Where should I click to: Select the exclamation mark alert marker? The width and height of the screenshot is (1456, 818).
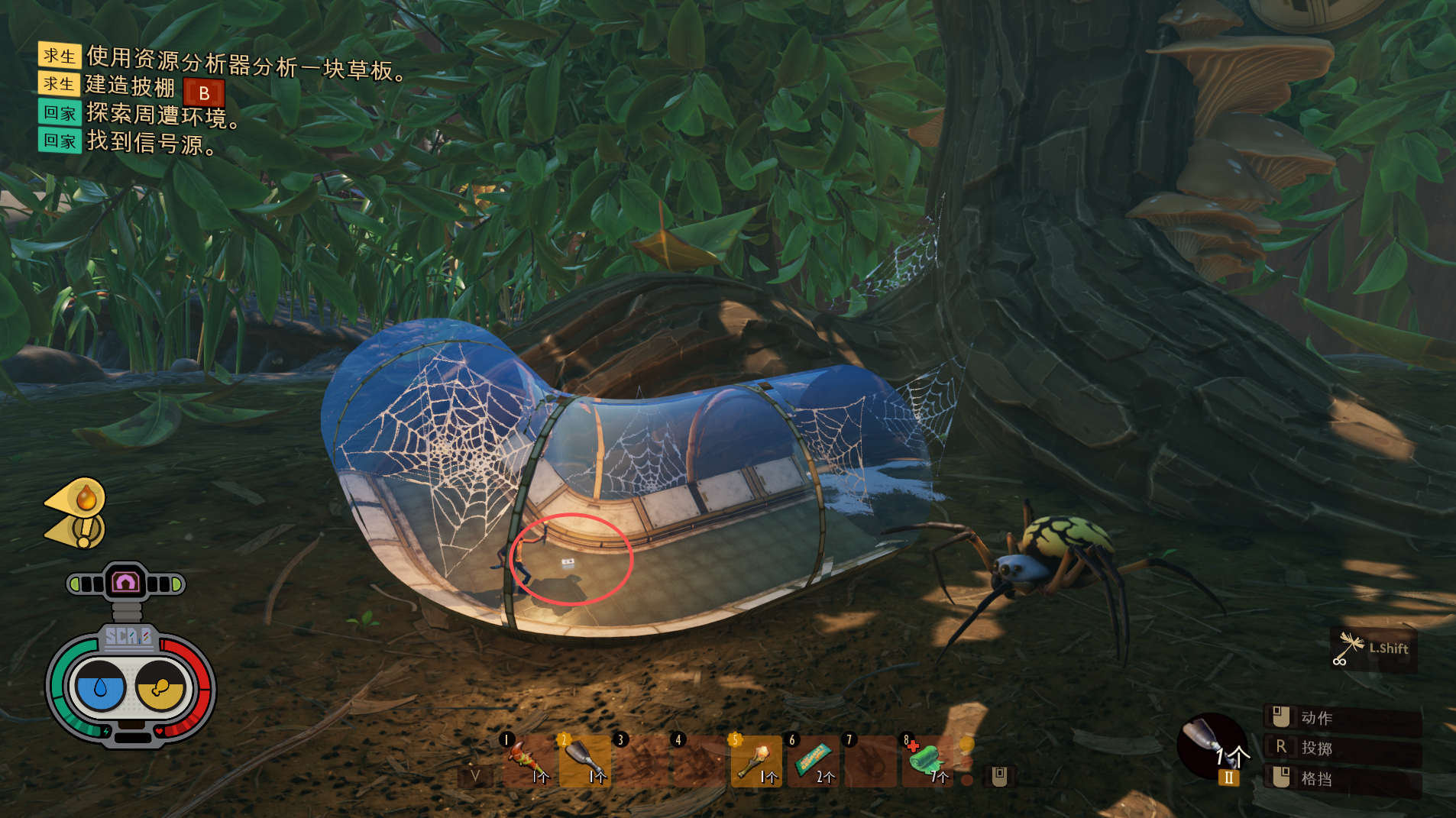[86, 530]
